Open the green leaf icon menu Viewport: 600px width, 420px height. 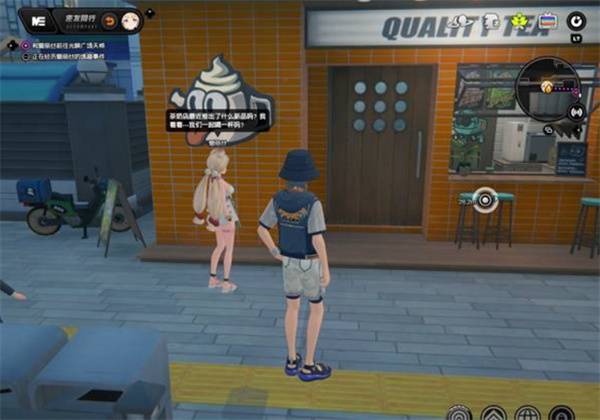click(x=519, y=22)
